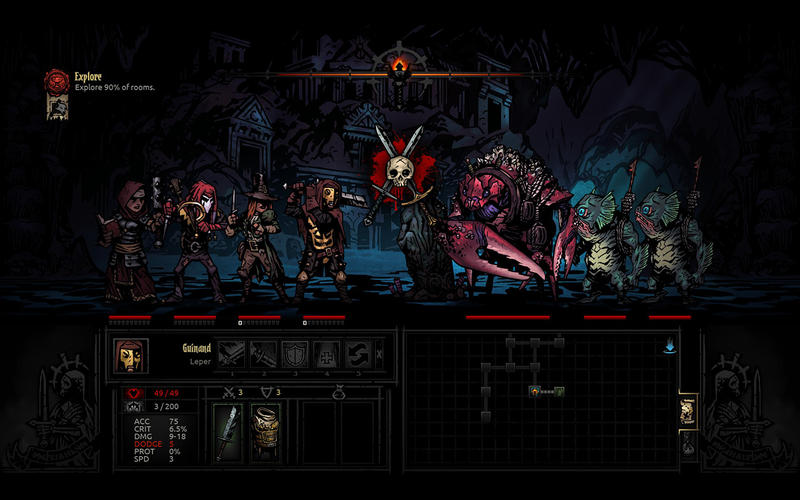This screenshot has width=800, height=500.
Task: Inspect the equipped sword weapon slot
Action: tap(231, 432)
